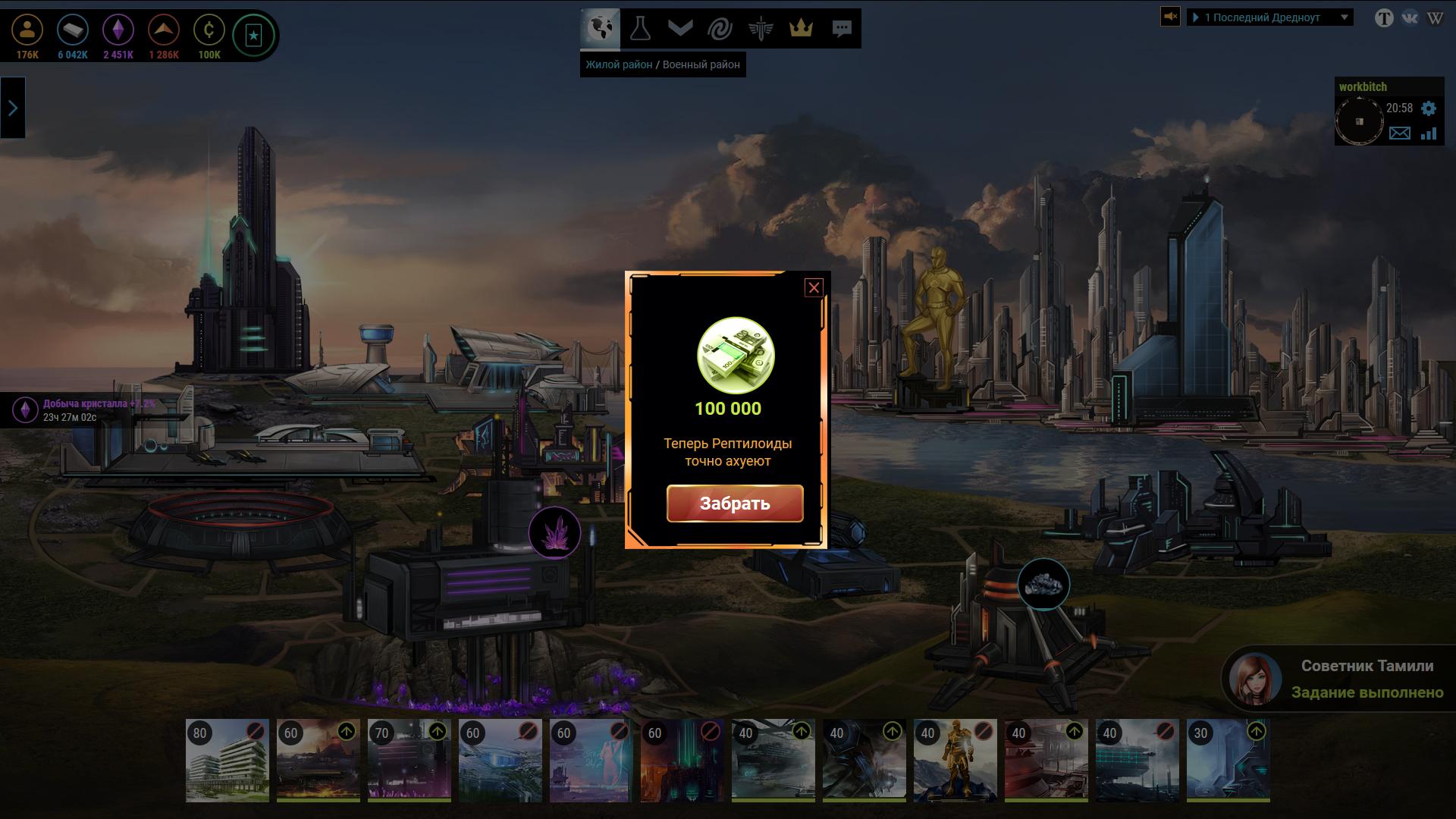Viewport: 1456px width, 819px height.
Task: Open the winged sword military tab
Action: pyautogui.click(x=760, y=29)
